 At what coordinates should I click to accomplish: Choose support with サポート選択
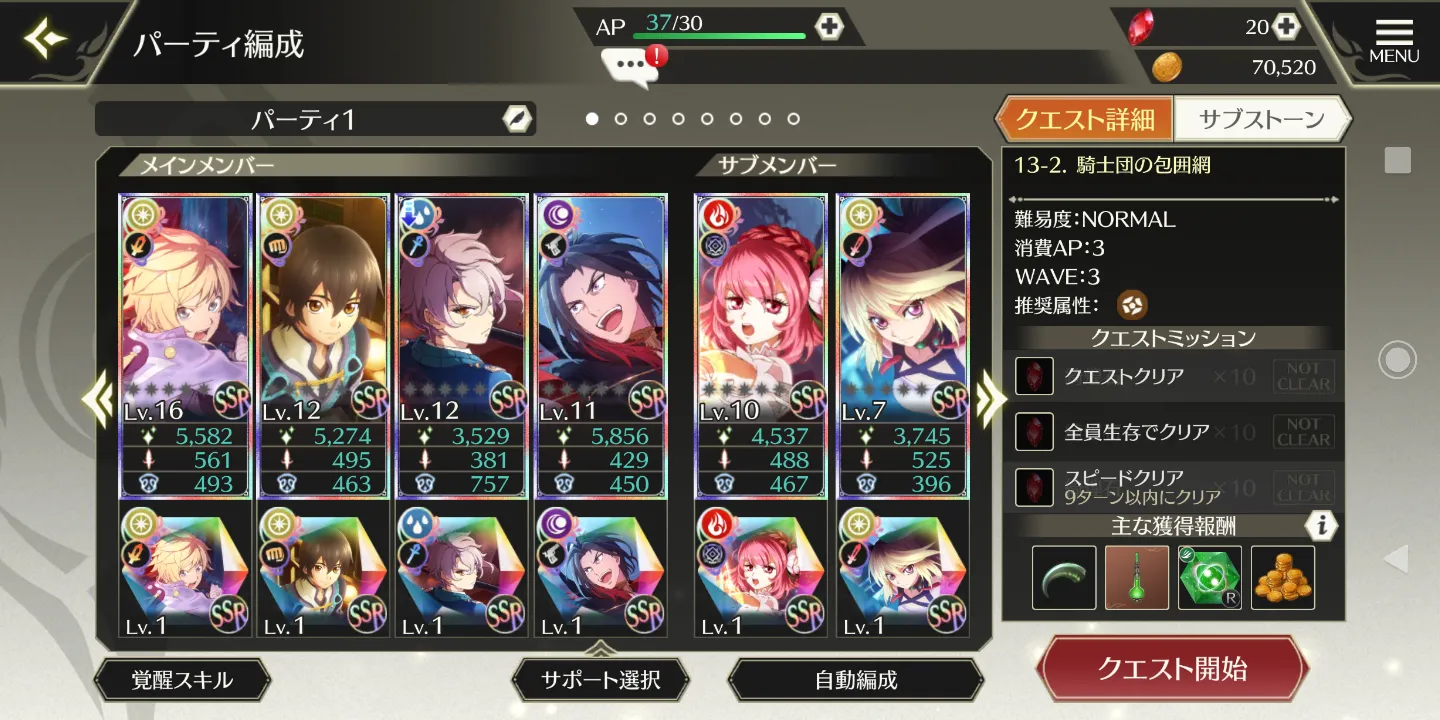tap(600, 680)
